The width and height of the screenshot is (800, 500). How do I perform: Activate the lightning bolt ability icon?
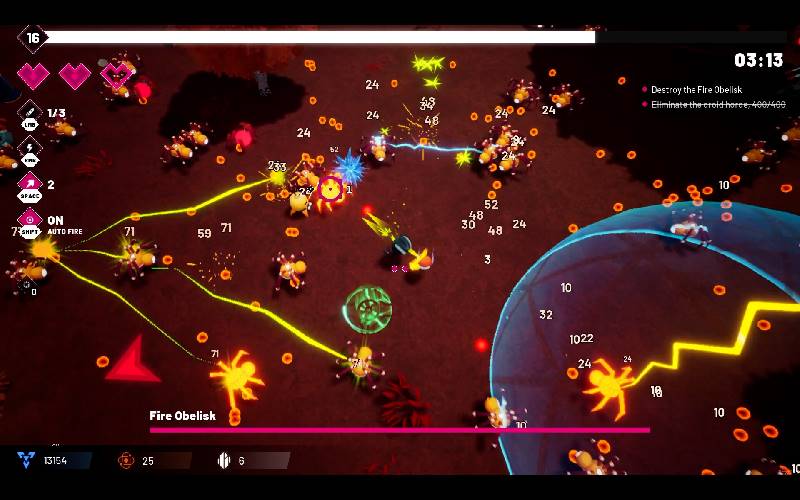click(x=28, y=147)
